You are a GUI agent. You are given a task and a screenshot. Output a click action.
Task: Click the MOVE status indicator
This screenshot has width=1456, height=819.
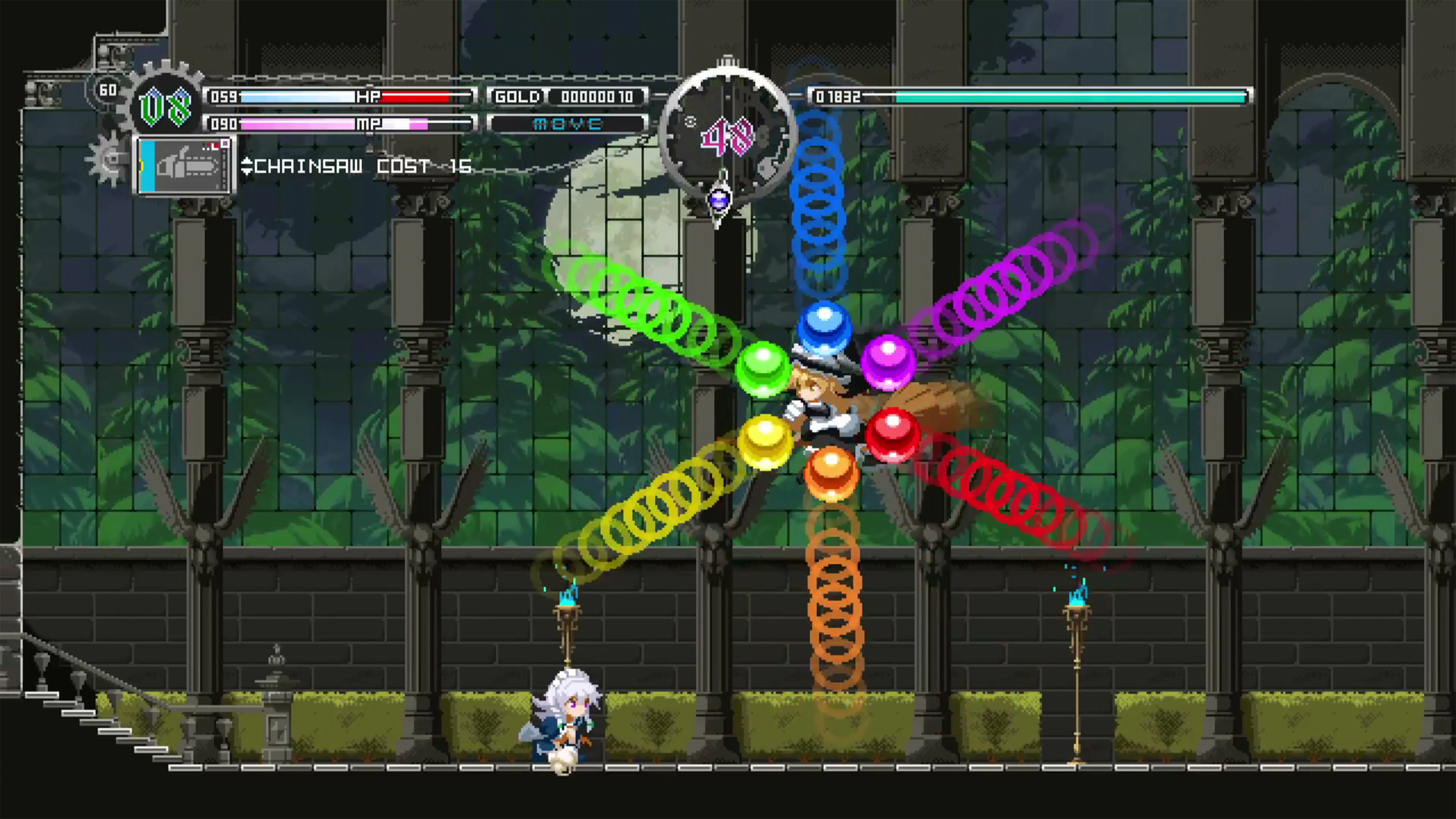568,123
